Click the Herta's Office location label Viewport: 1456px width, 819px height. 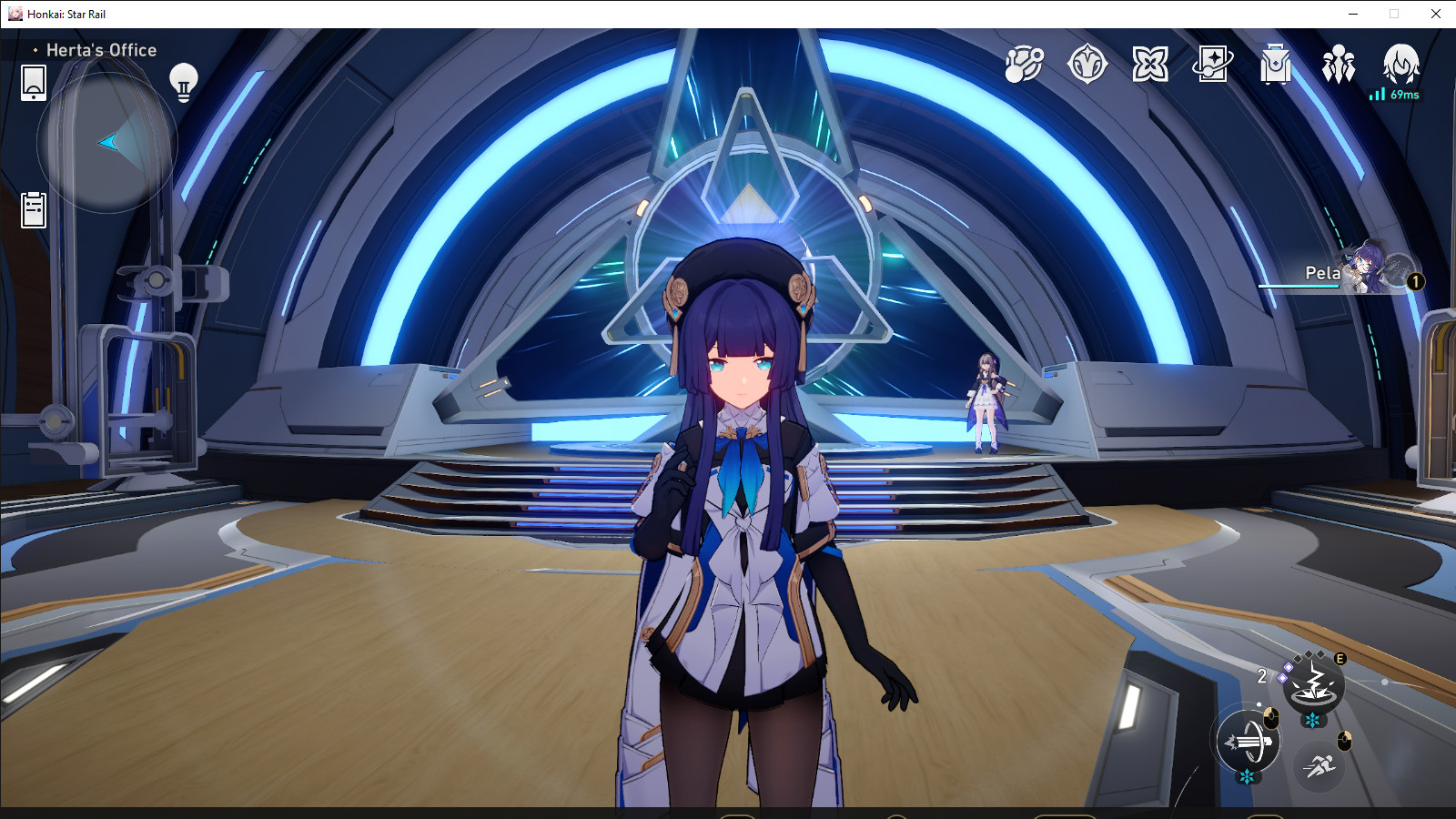point(100,50)
